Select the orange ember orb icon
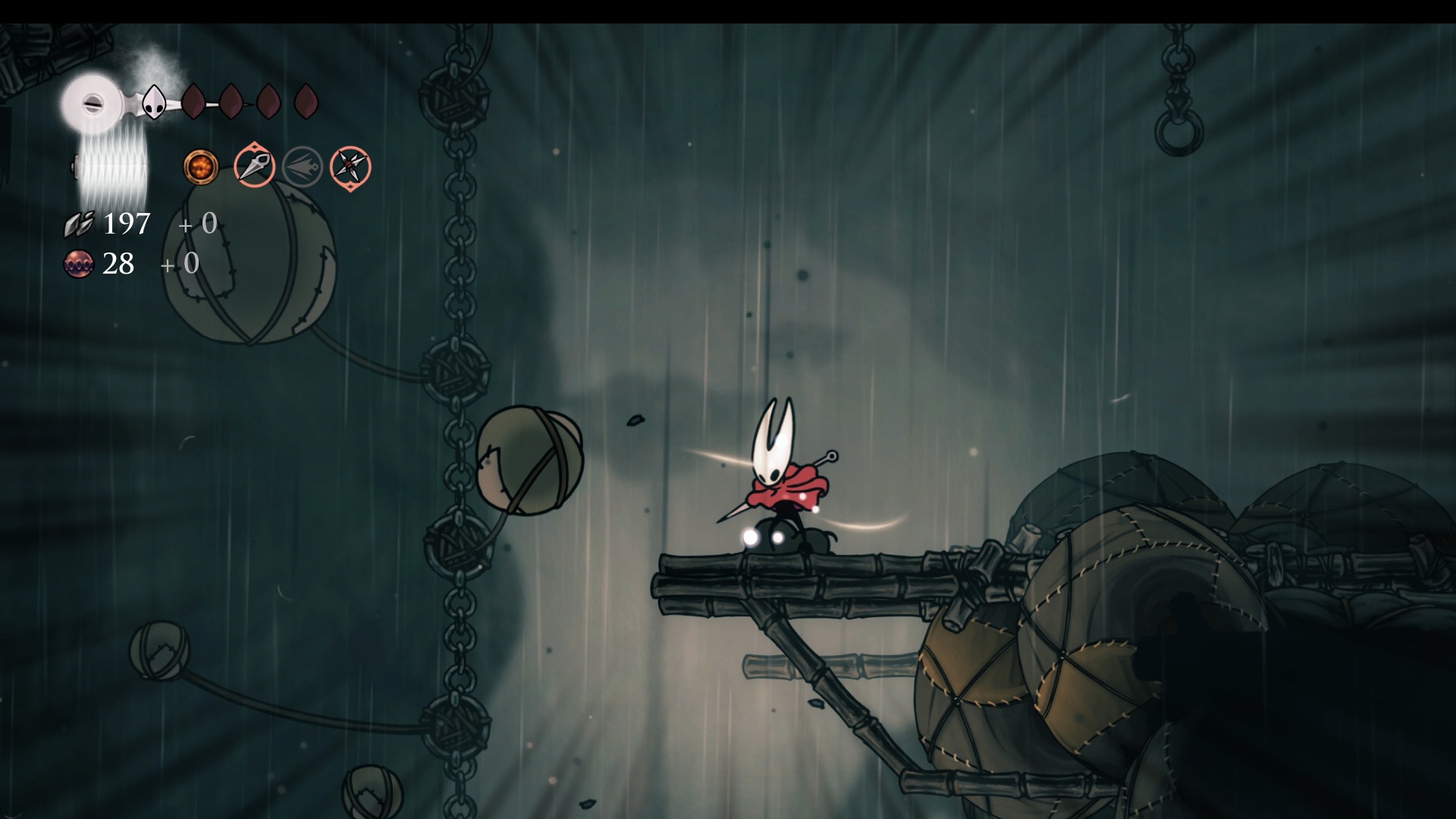 [201, 167]
